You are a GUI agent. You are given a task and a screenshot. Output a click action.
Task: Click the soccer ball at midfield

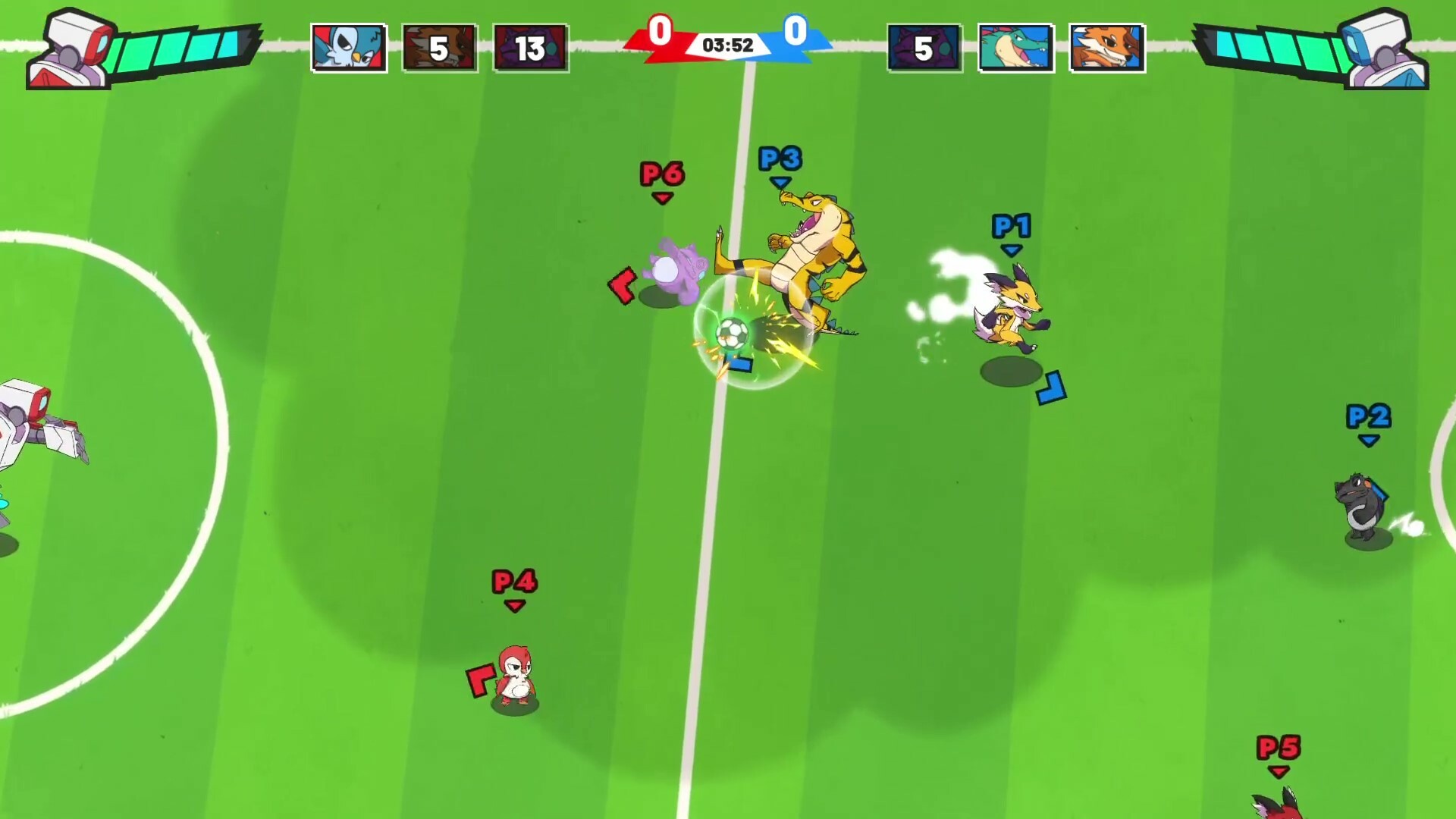point(733,332)
